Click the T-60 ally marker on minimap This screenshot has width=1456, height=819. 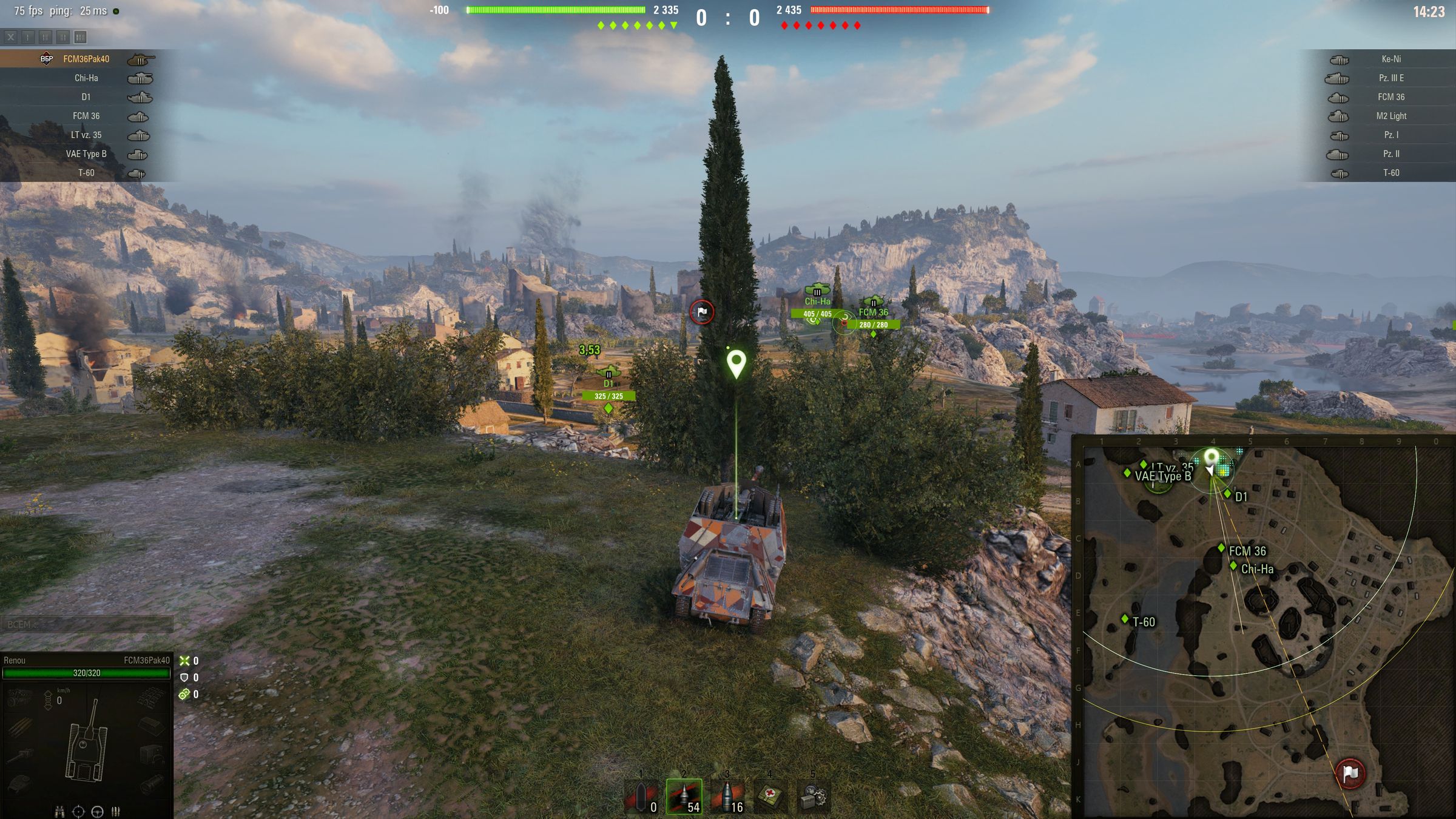click(1125, 619)
